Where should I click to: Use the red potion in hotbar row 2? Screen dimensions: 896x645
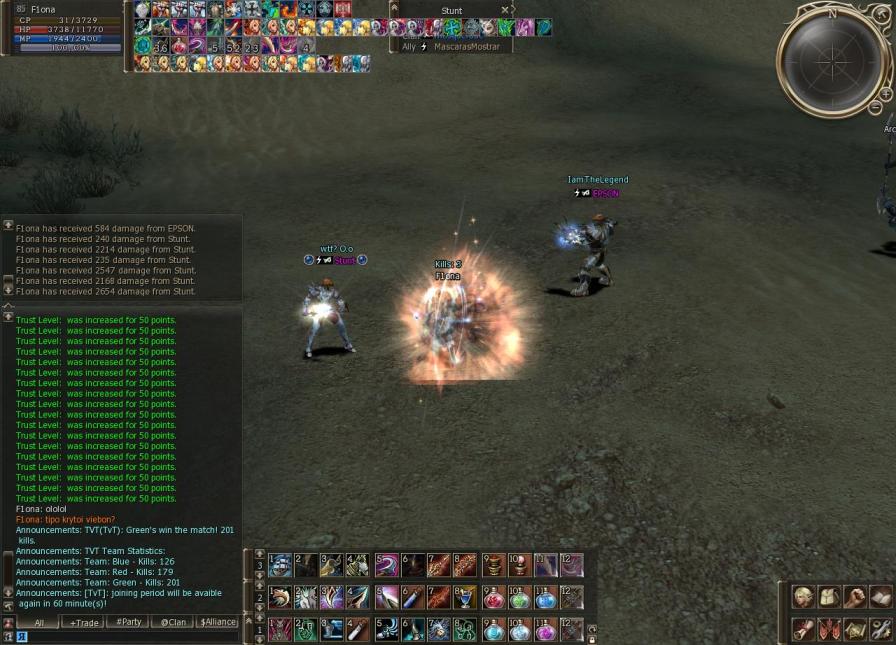coord(494,598)
